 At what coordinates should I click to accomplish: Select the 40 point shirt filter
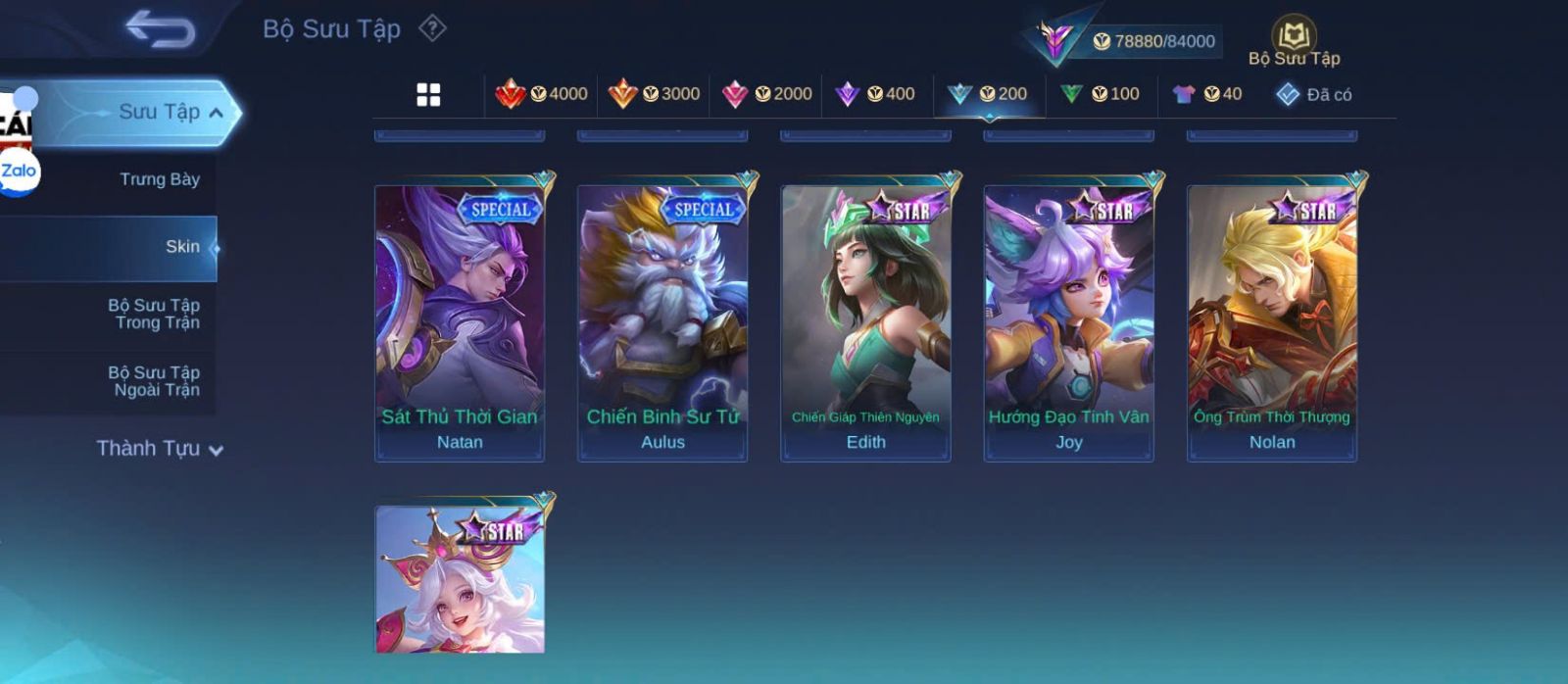[x=1207, y=94]
